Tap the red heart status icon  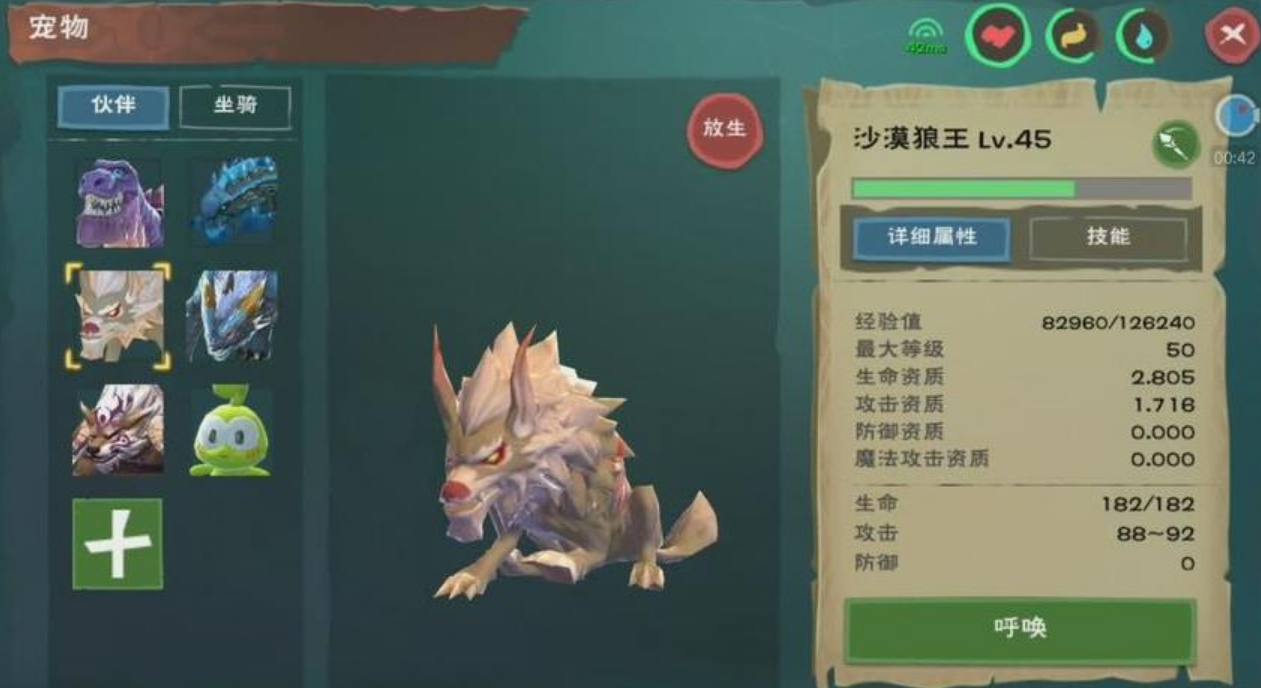(997, 38)
